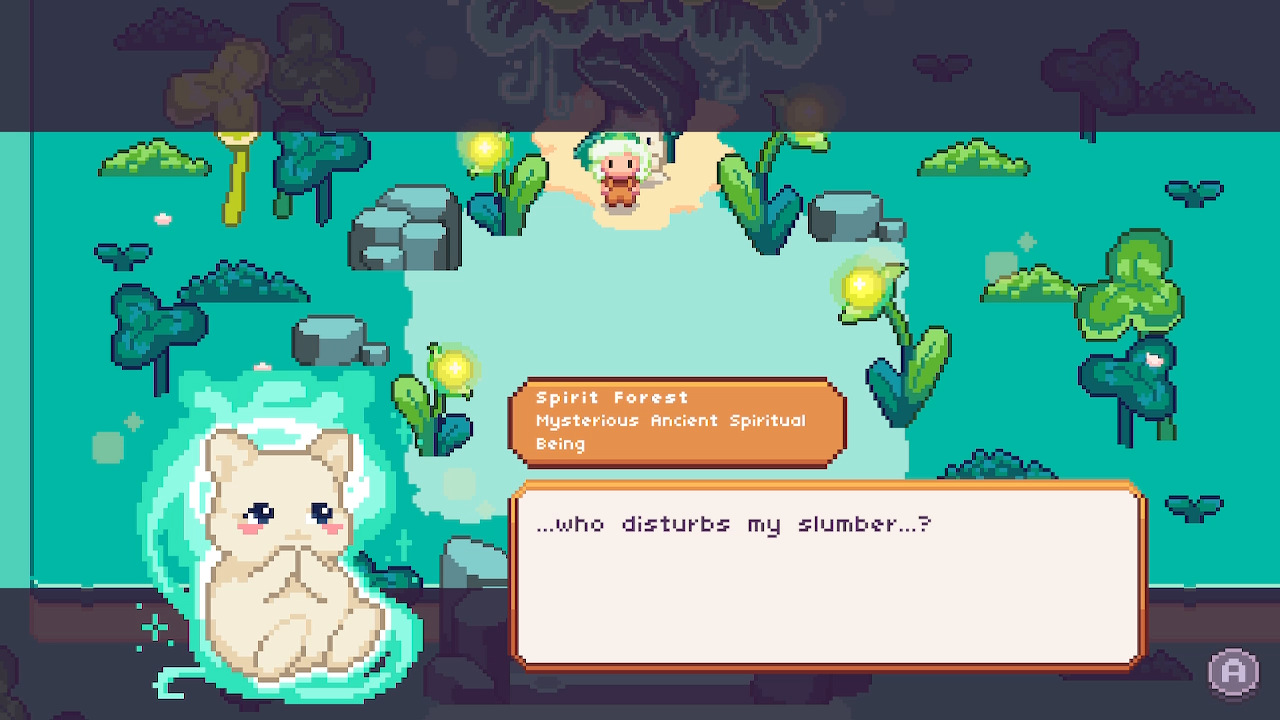Screen dimensions: 1280x720
Task: Click the Spirit Forest name plate
Action: 675,420
